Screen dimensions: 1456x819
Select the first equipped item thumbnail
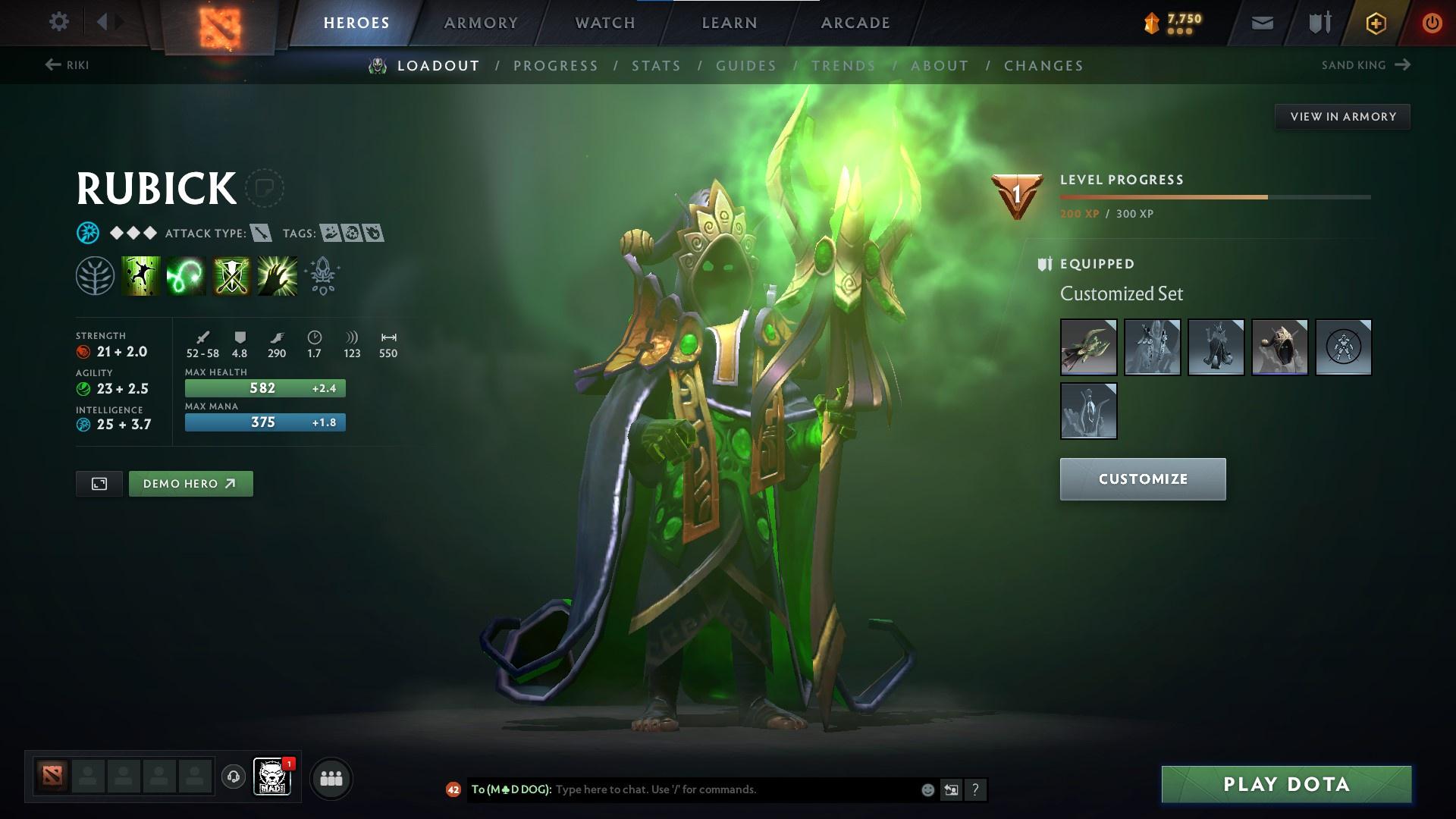(x=1088, y=347)
